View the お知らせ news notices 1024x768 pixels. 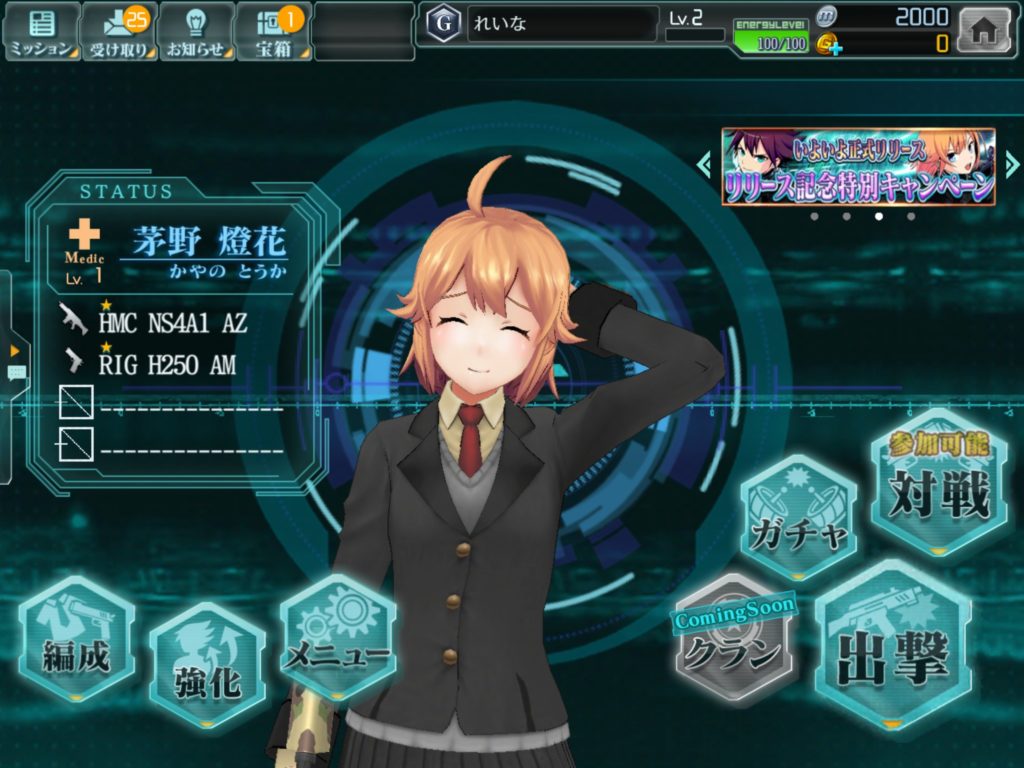(194, 31)
